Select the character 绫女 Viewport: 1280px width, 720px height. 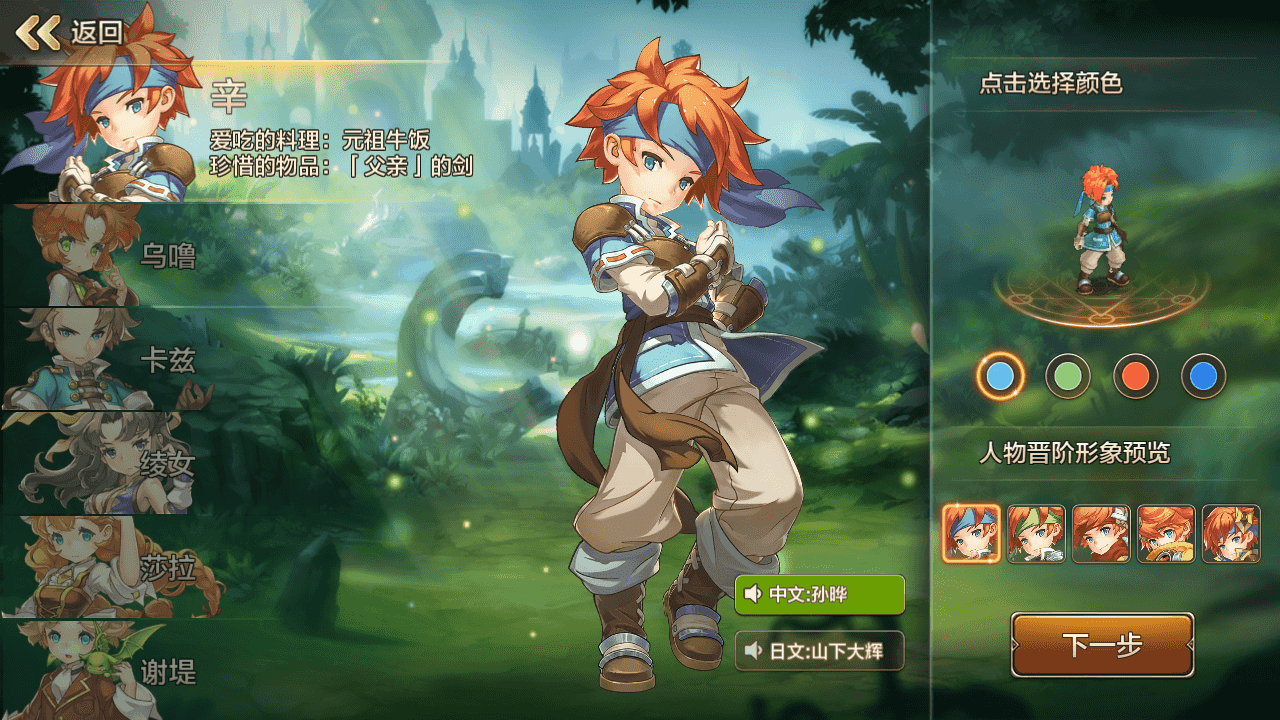[x=110, y=463]
